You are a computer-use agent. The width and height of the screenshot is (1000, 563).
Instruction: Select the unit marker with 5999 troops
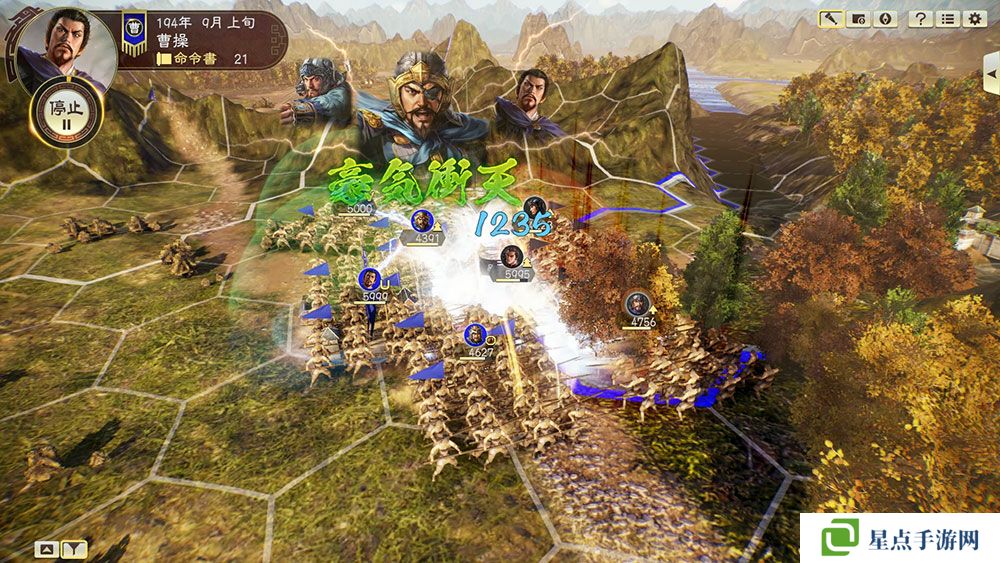click(x=369, y=279)
